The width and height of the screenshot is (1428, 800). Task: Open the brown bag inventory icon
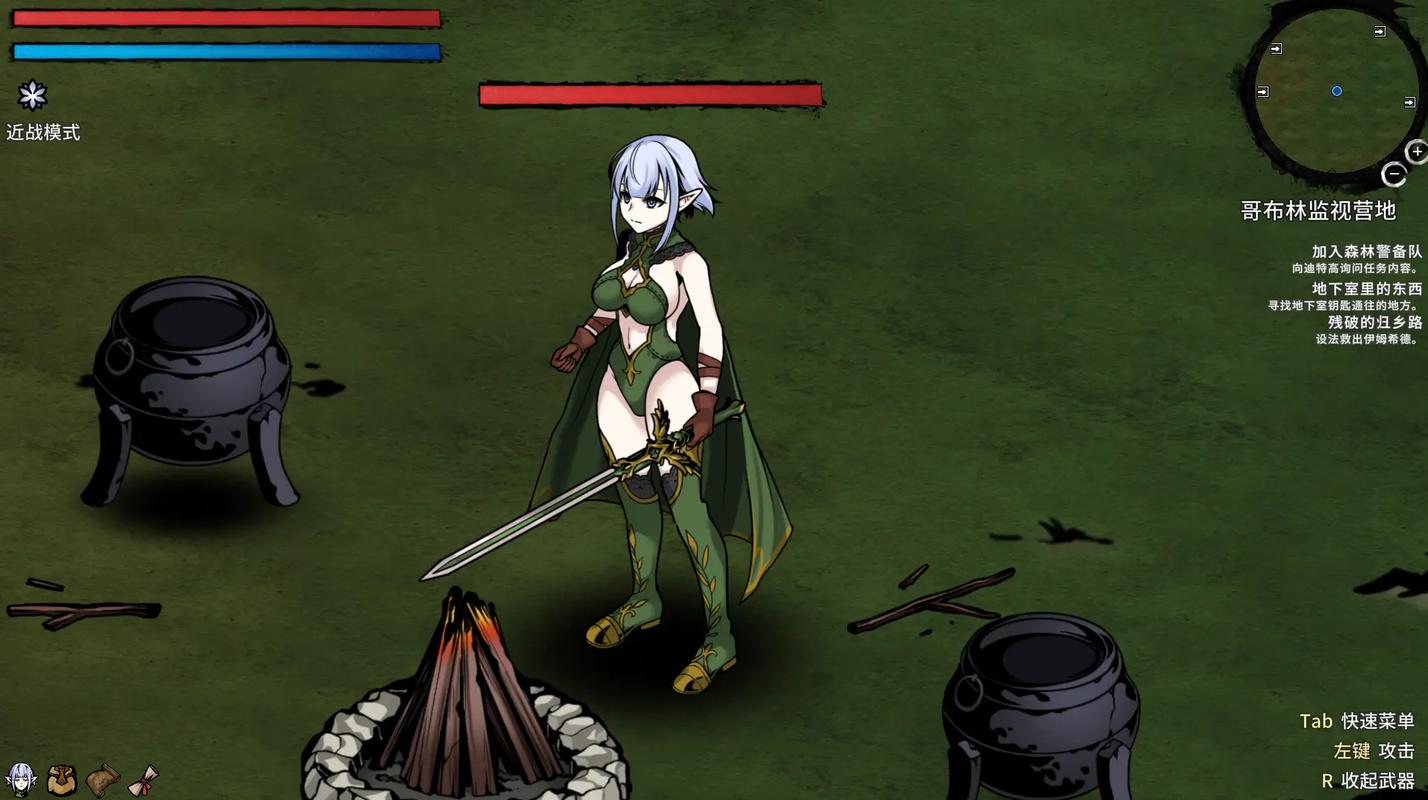pyautogui.click(x=61, y=779)
